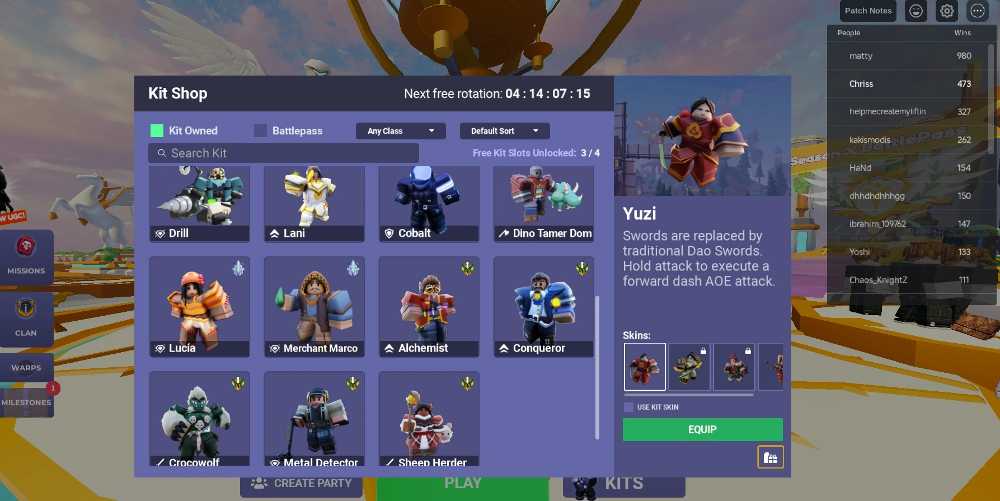
Task: Toggle the Use Kit Skin checkbox
Action: [629, 407]
